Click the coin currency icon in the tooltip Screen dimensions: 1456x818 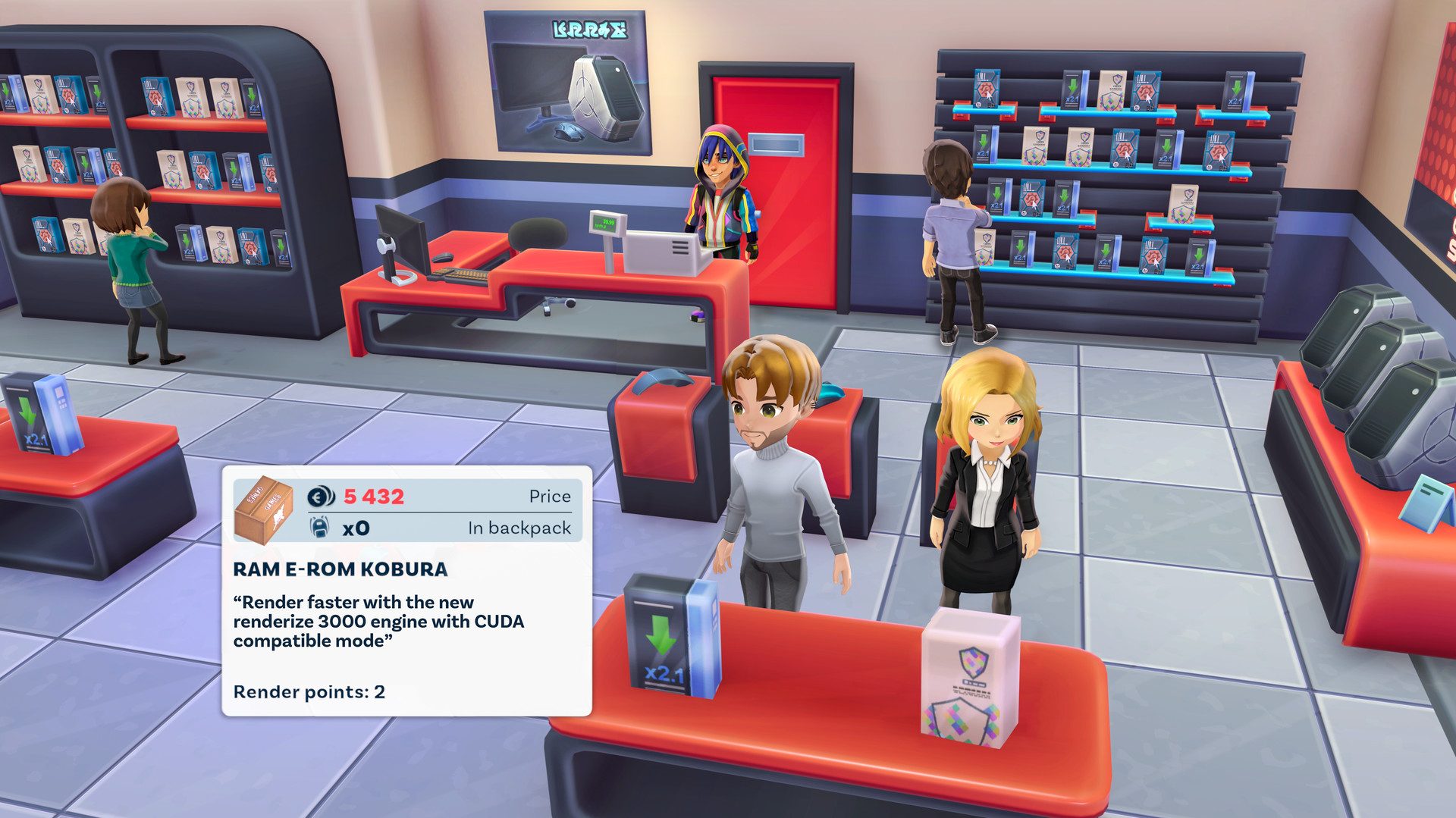tap(322, 497)
